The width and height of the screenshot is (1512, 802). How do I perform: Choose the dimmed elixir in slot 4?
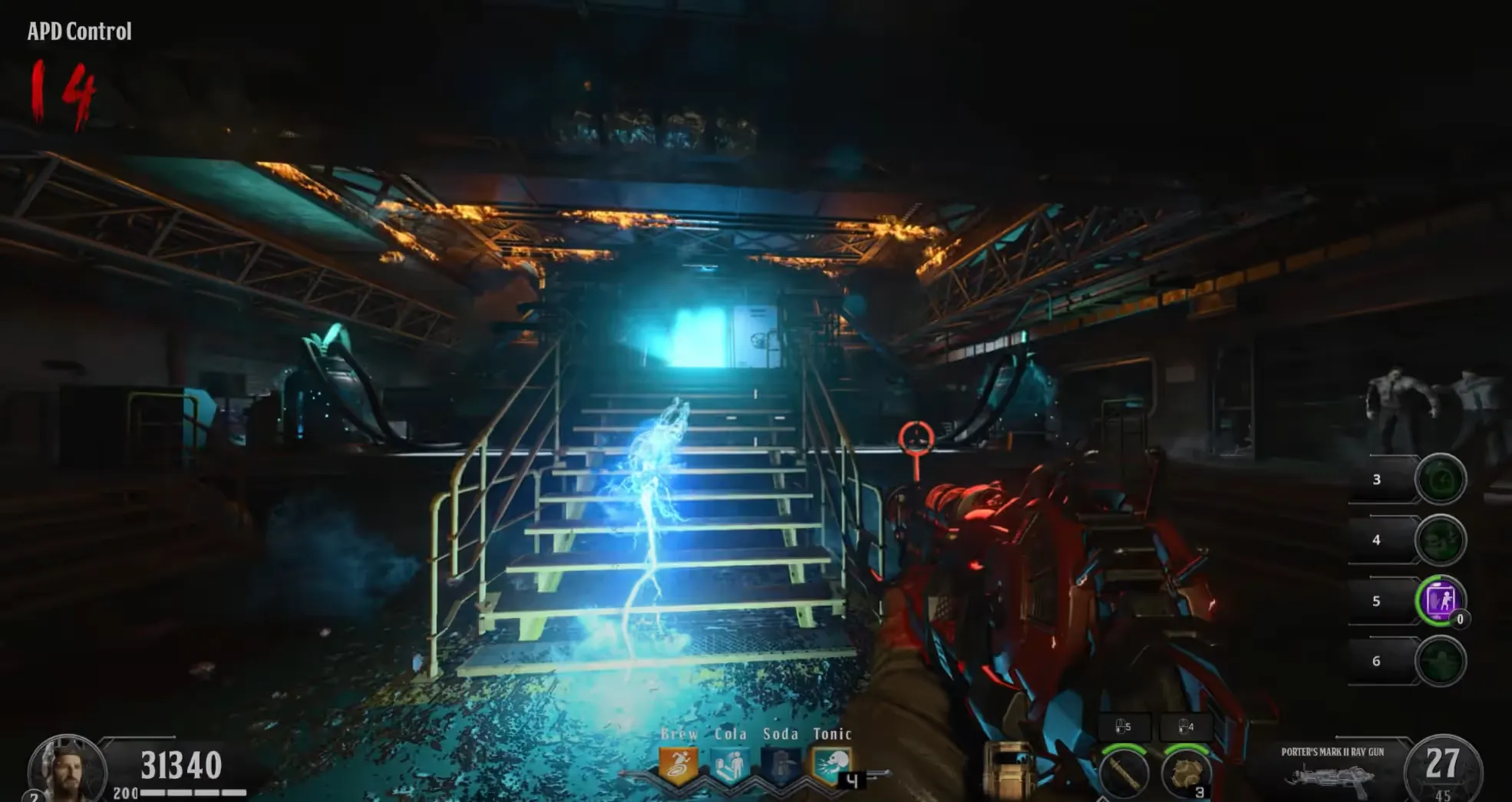click(1440, 540)
